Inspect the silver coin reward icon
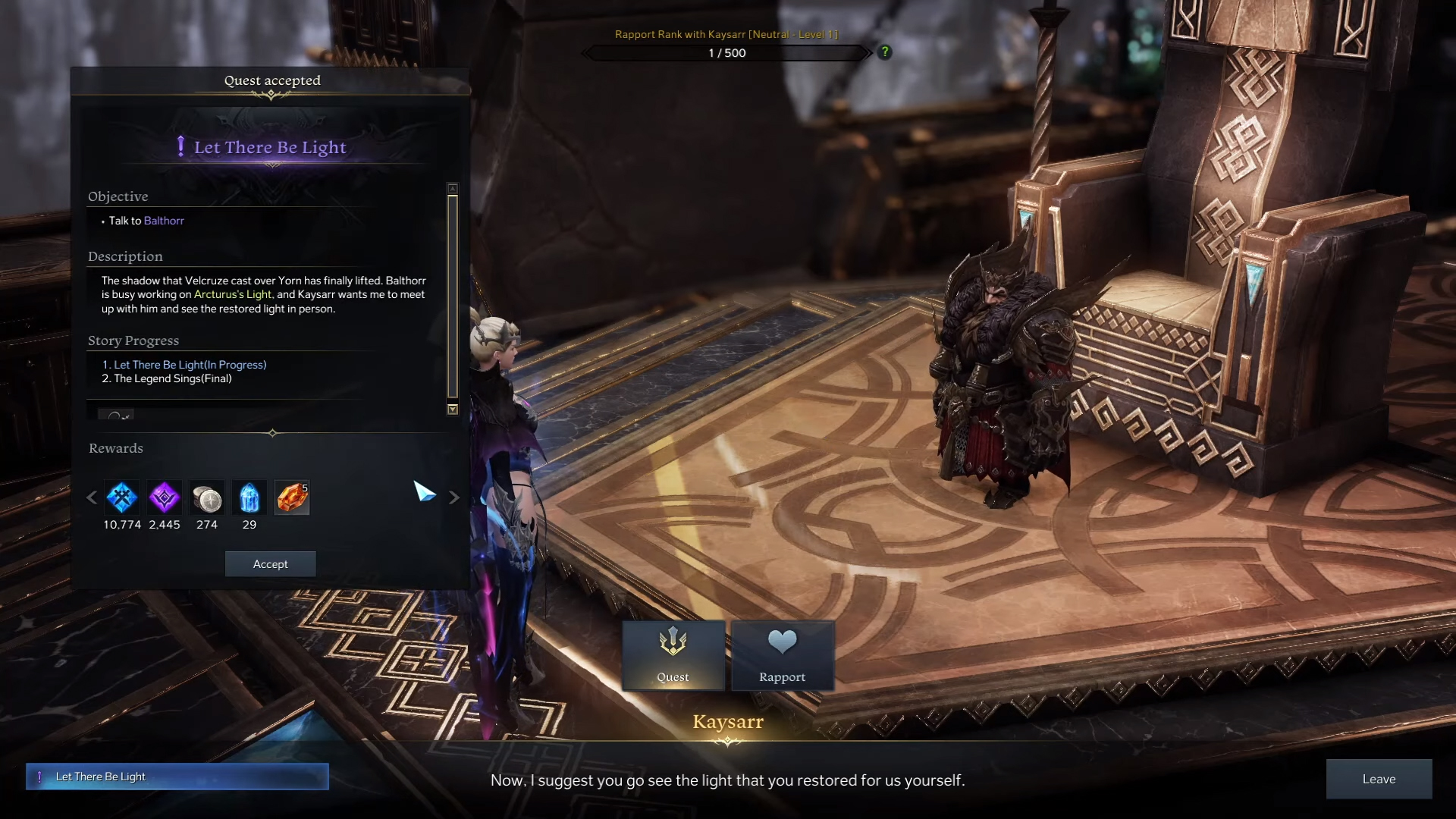This screenshot has height=819, width=1456. click(207, 498)
